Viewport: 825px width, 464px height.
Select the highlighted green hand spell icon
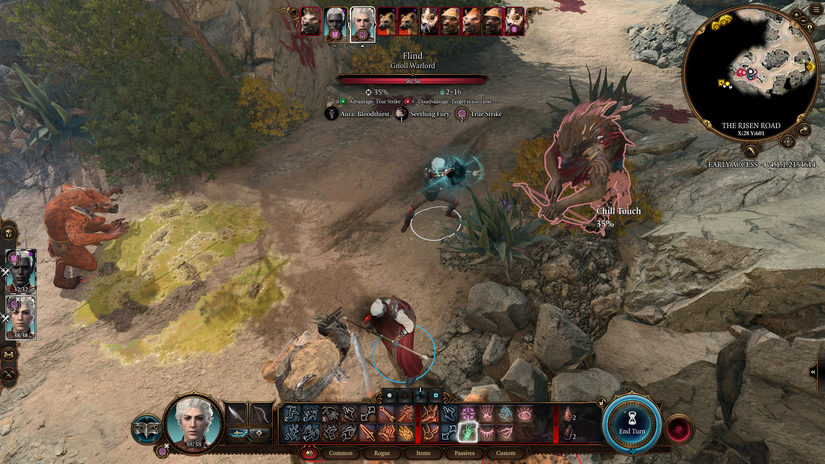coord(467,431)
